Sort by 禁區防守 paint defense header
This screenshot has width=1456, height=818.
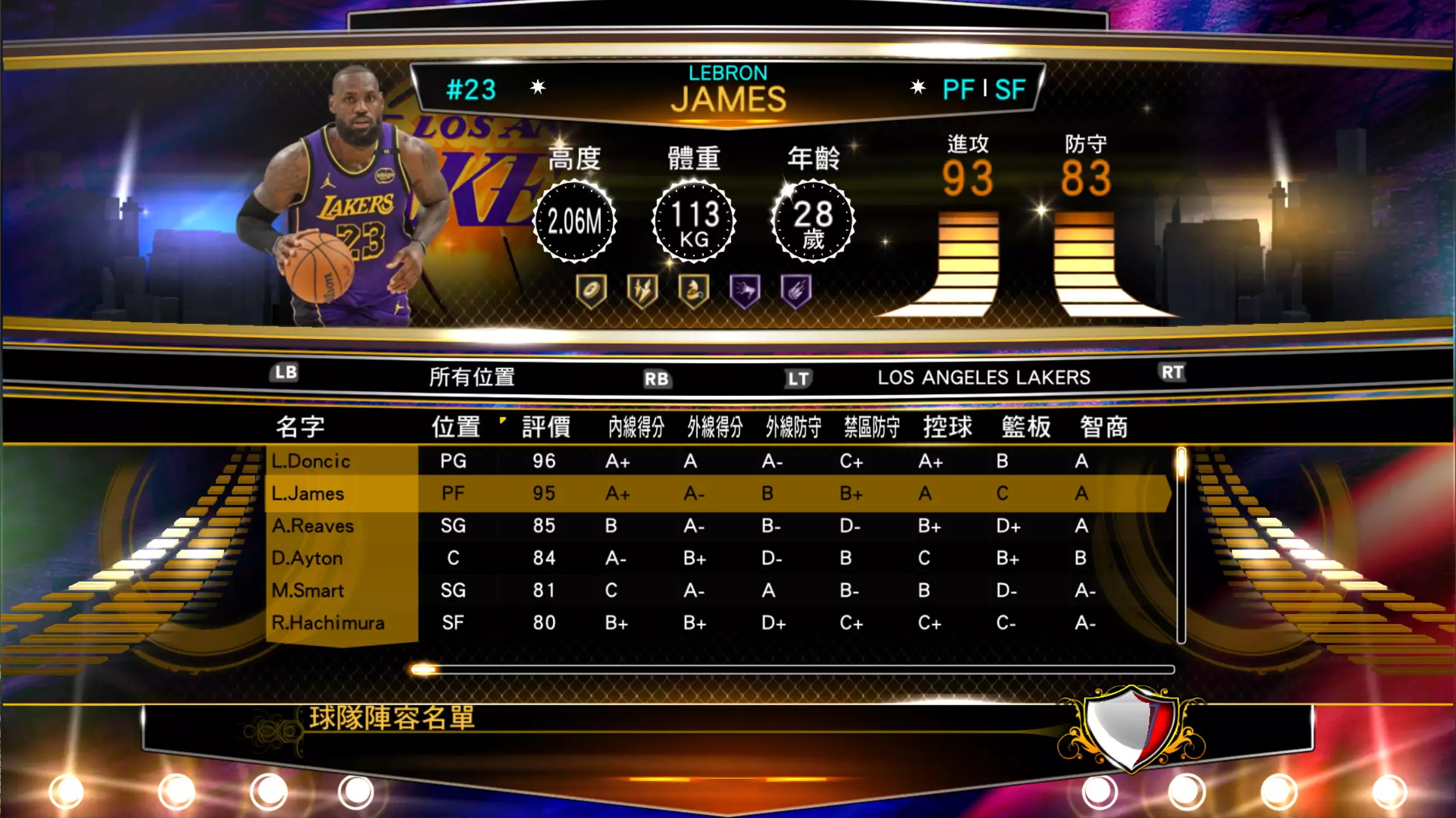(872, 427)
